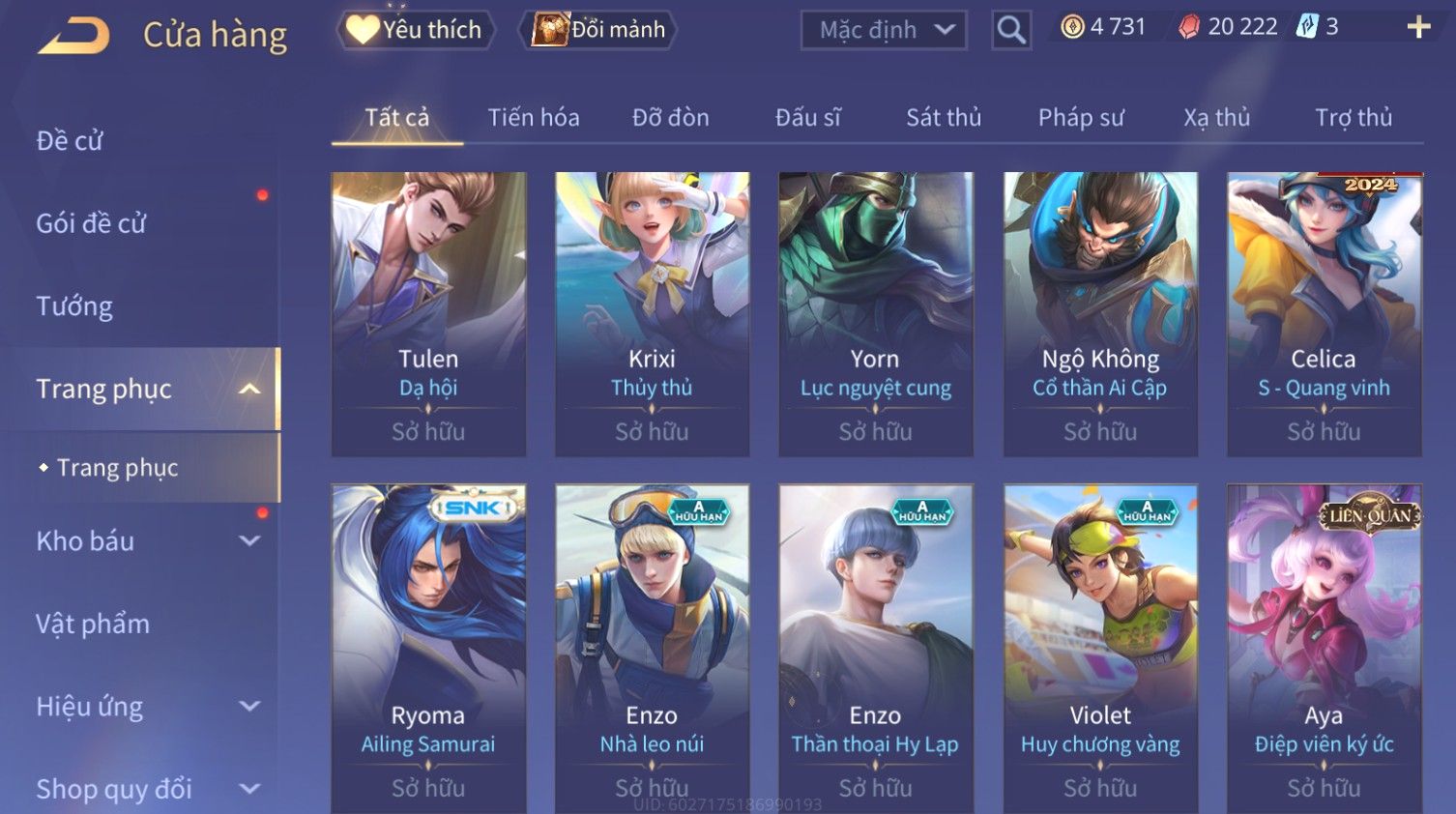View Celica S - Quang vinh skin
Viewport: 1456px width, 814px height.
pyautogui.click(x=1324, y=313)
